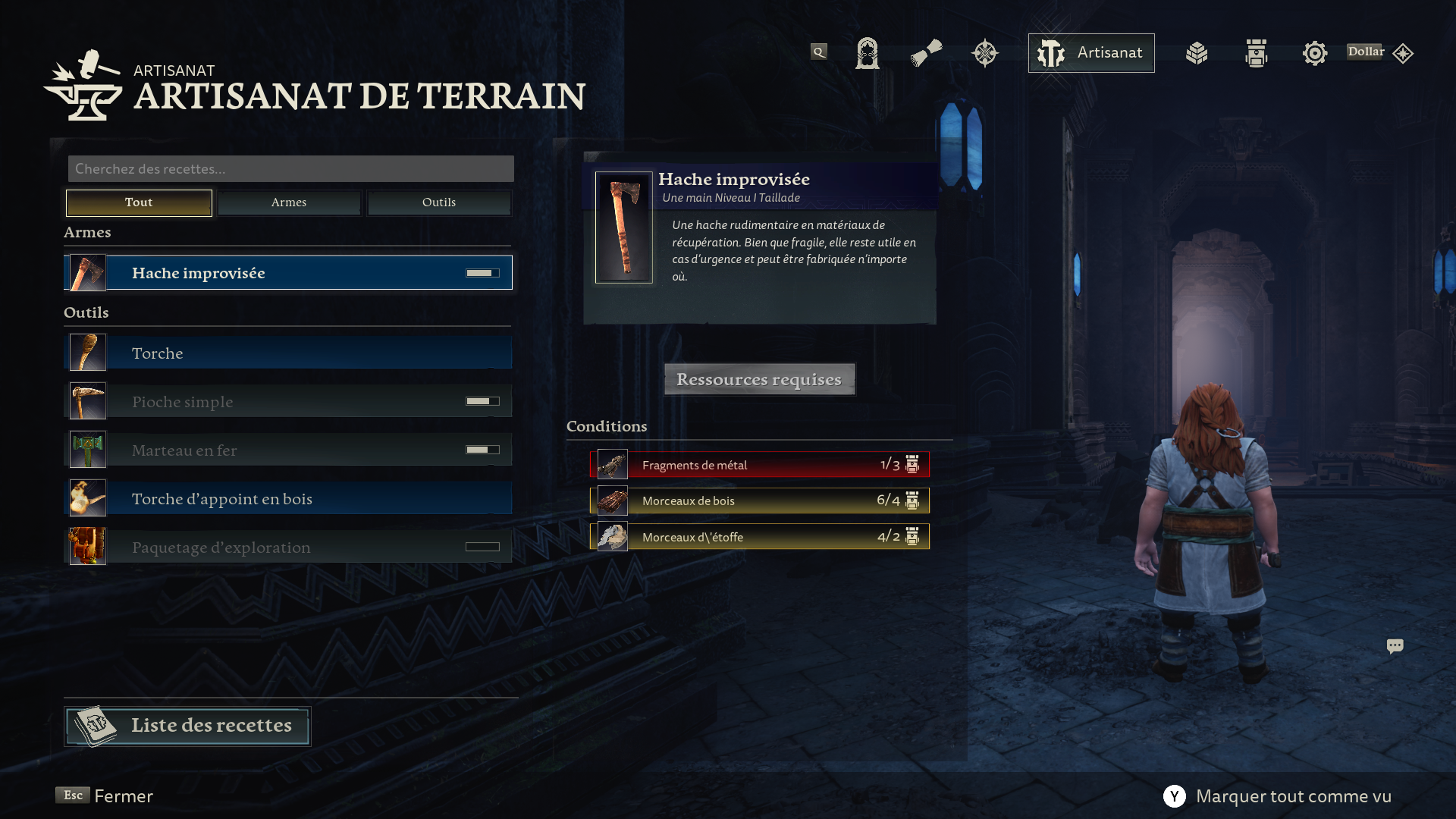
Task: Switch to the compass map tab
Action: point(985,53)
